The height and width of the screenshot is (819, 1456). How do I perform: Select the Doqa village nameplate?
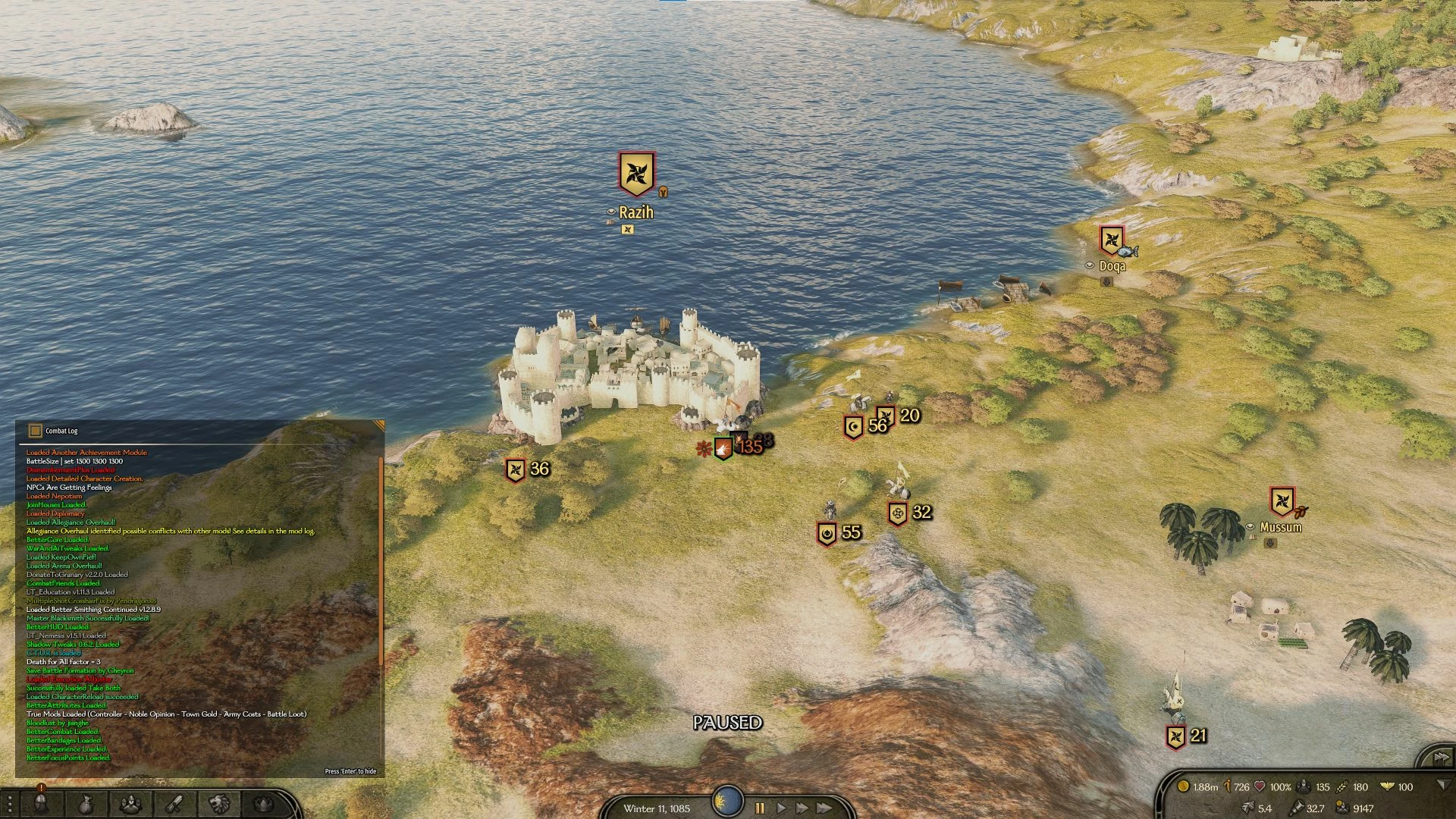pyautogui.click(x=1112, y=266)
